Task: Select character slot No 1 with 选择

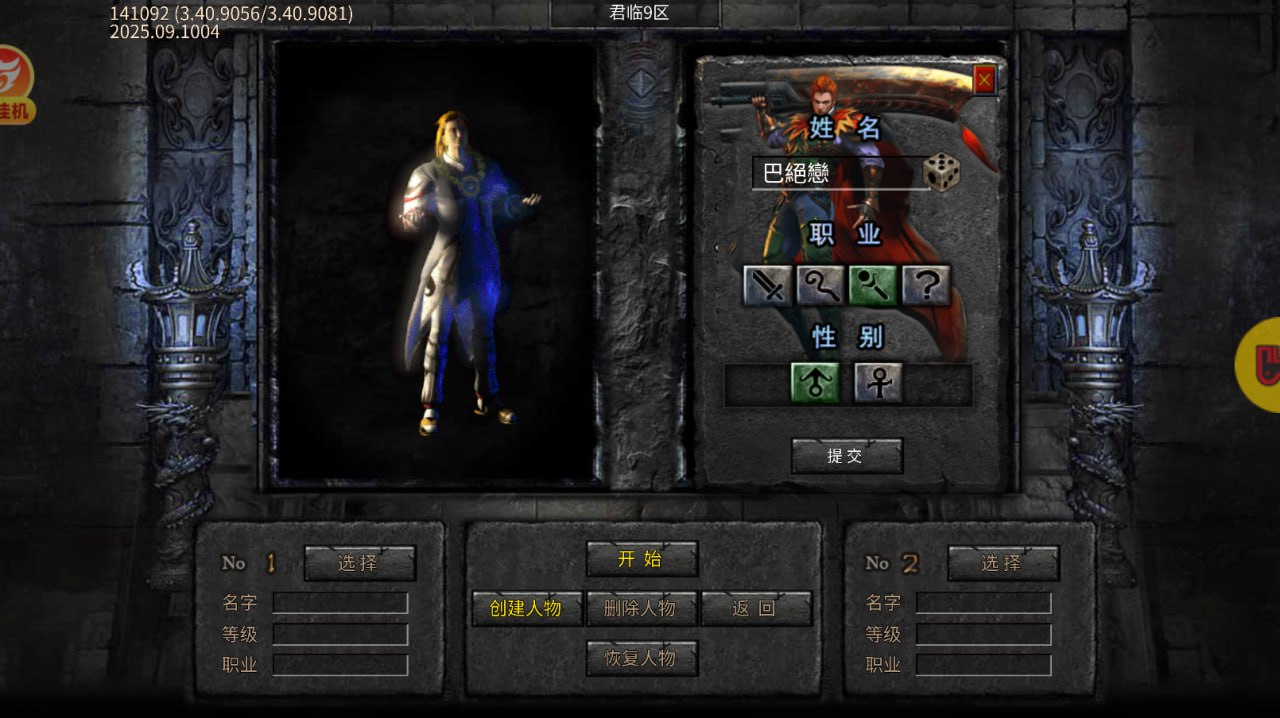Action: 359,563
